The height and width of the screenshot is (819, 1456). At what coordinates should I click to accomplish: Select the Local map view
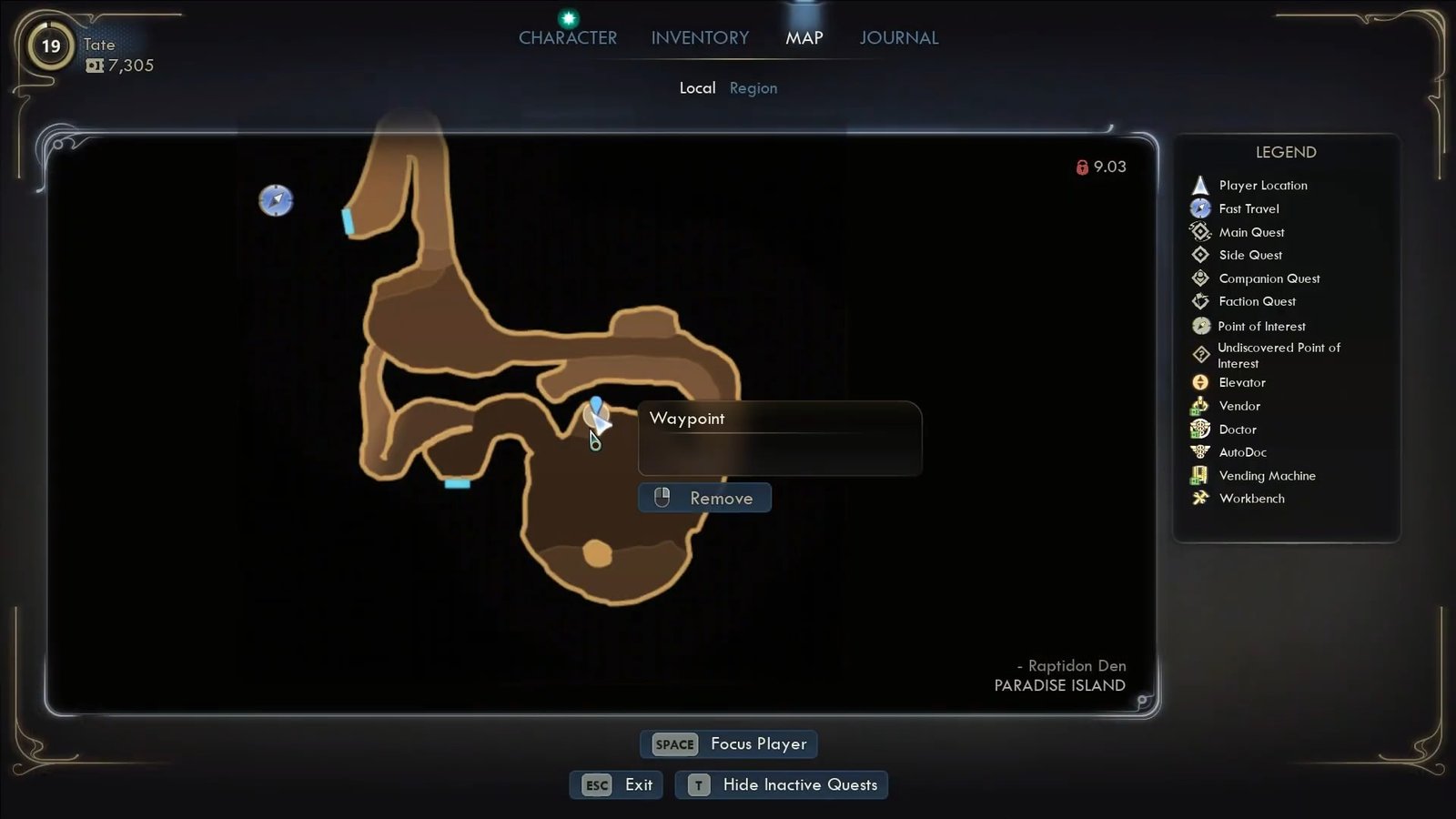pos(697,88)
